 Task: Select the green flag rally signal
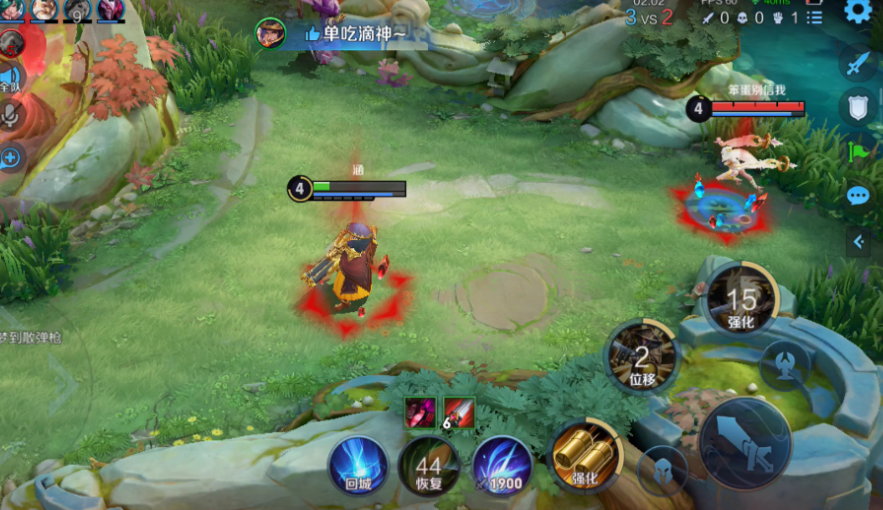tap(858, 152)
